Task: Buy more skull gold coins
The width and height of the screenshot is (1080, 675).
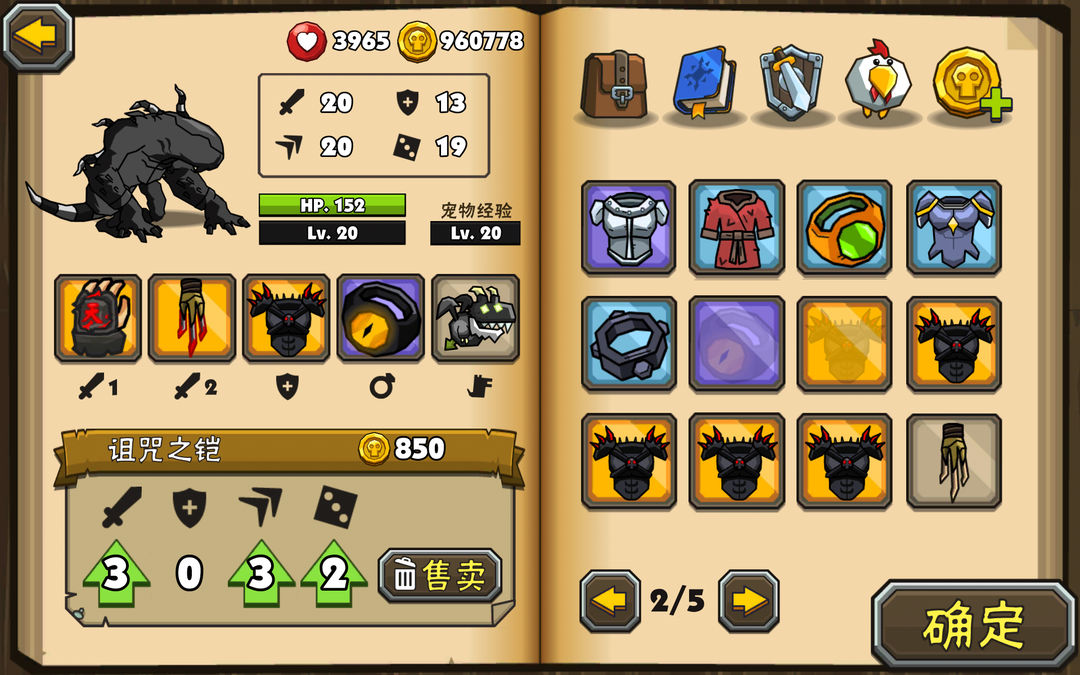Action: pyautogui.click(x=970, y=84)
